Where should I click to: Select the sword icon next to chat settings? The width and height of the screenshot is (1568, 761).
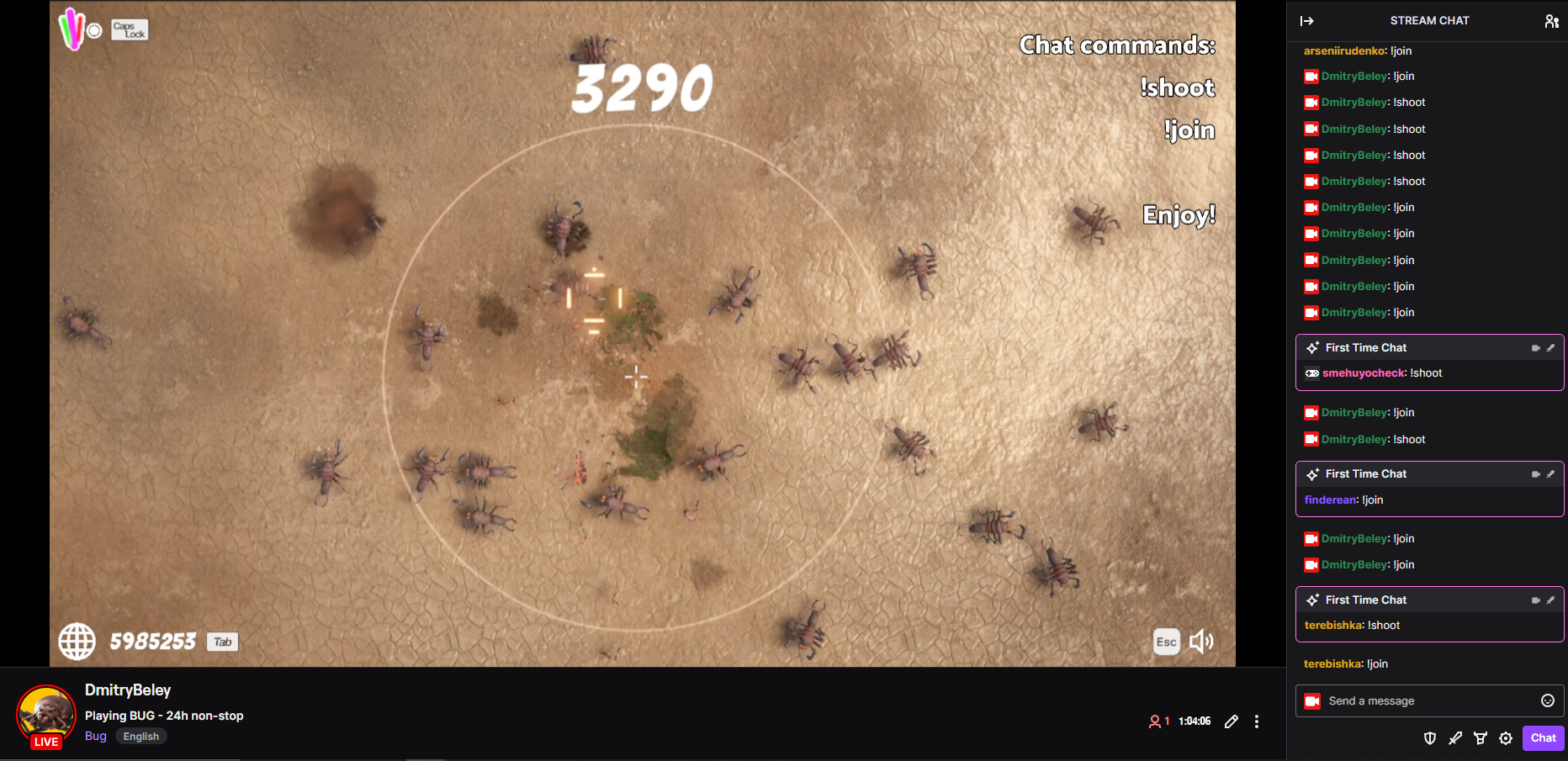pyautogui.click(x=1456, y=738)
